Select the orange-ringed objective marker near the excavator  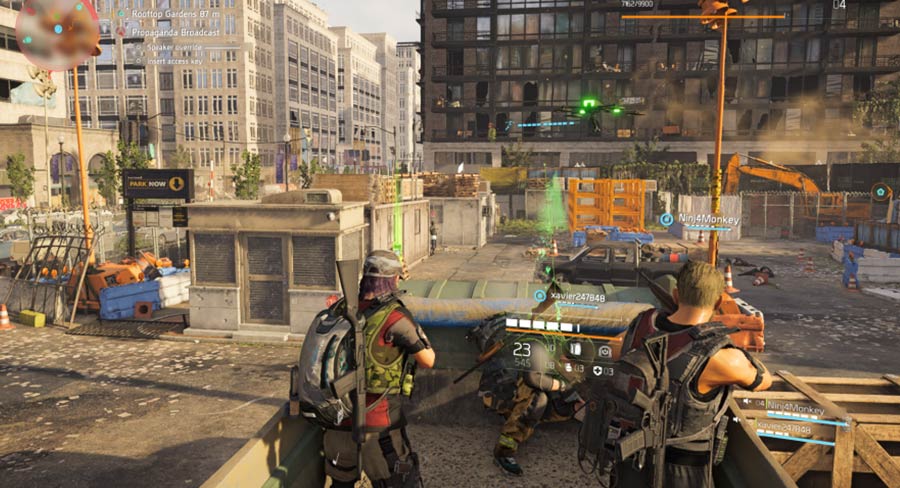880,191
